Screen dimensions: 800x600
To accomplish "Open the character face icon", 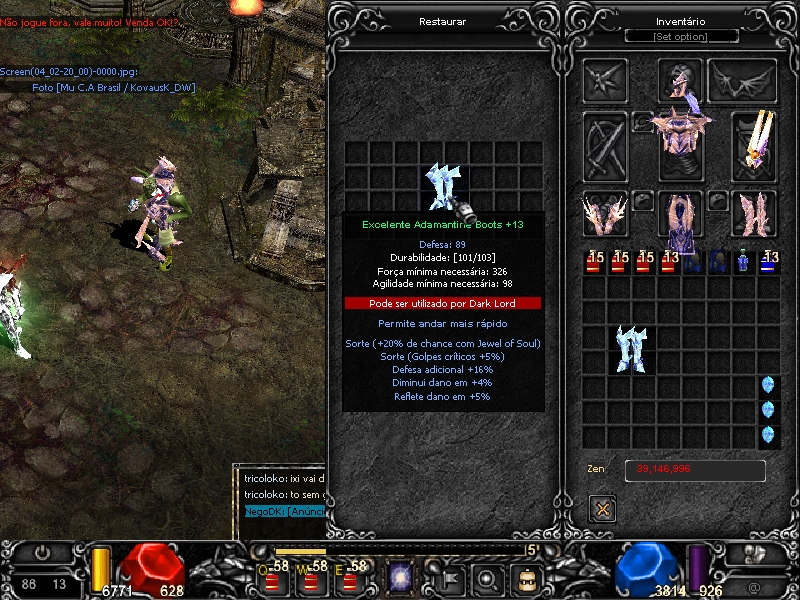I will [526, 577].
